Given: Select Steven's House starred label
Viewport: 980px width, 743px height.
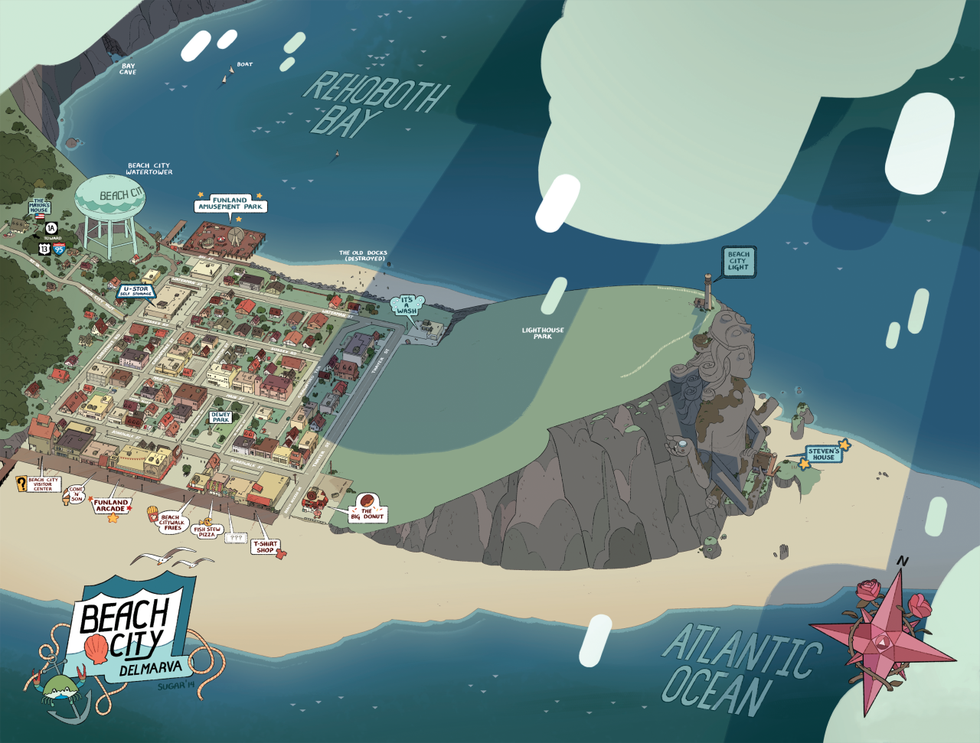Looking at the screenshot, I should click(x=826, y=455).
